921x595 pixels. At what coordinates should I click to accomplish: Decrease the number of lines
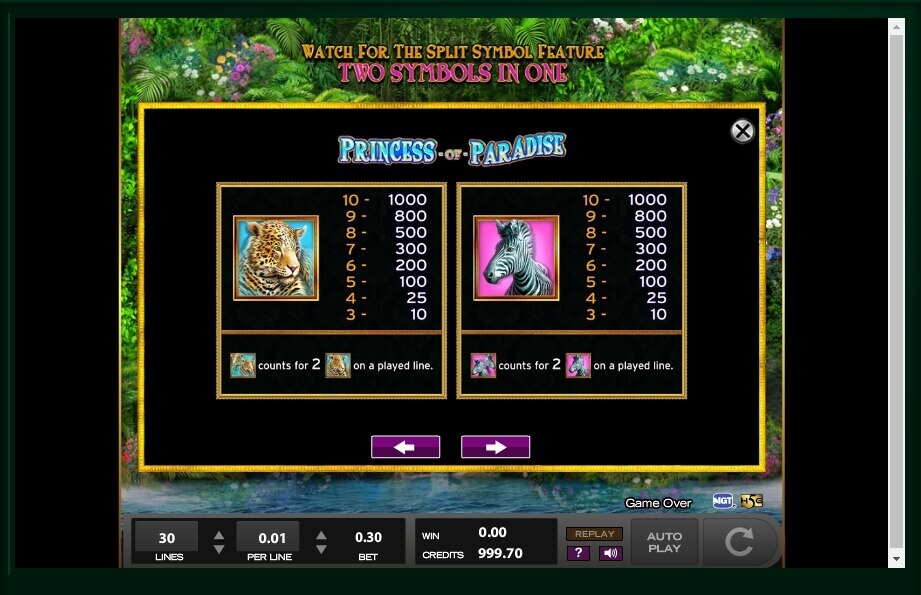point(219,549)
